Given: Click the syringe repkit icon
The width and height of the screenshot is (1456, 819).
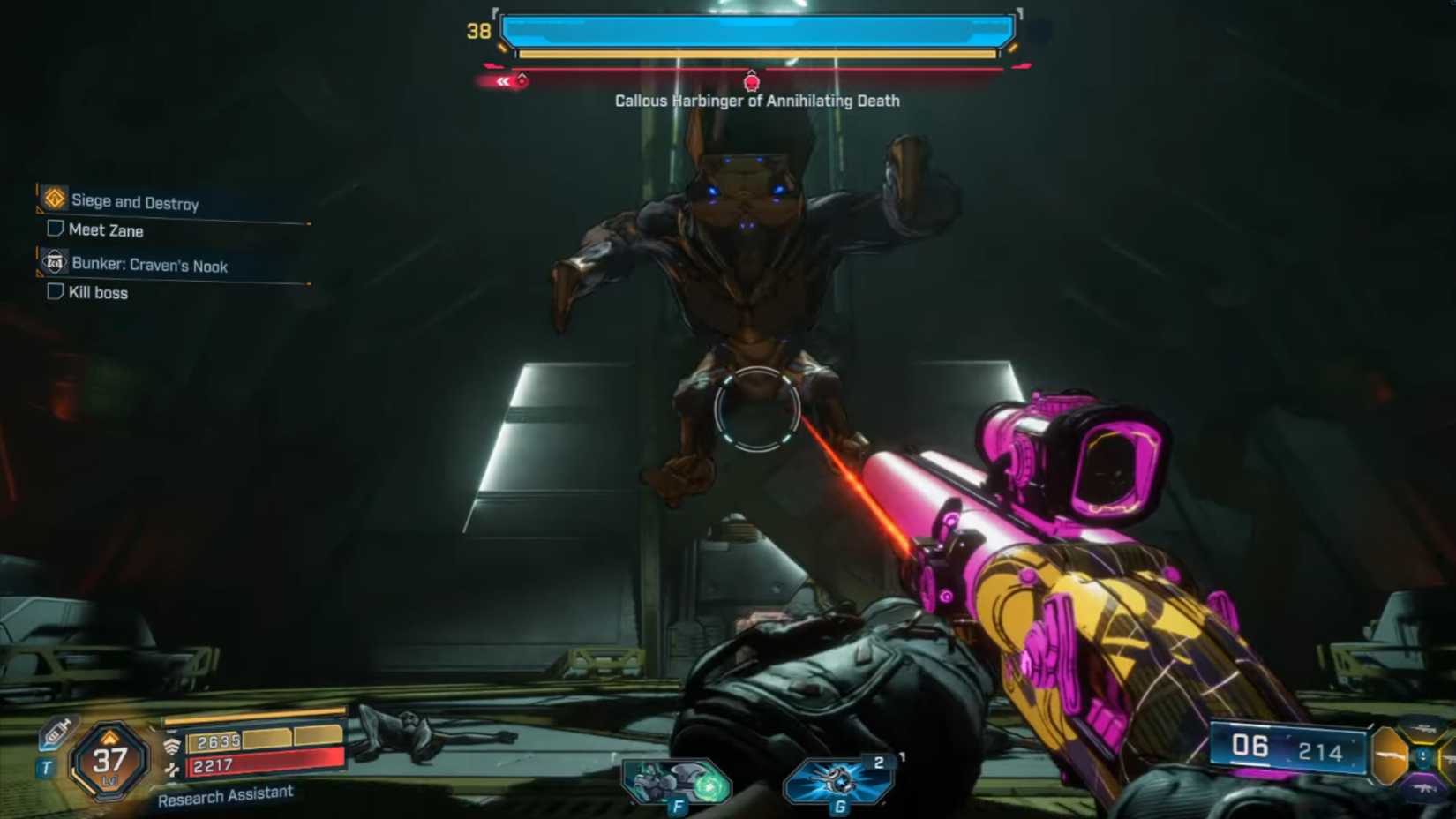Looking at the screenshot, I should (x=58, y=733).
